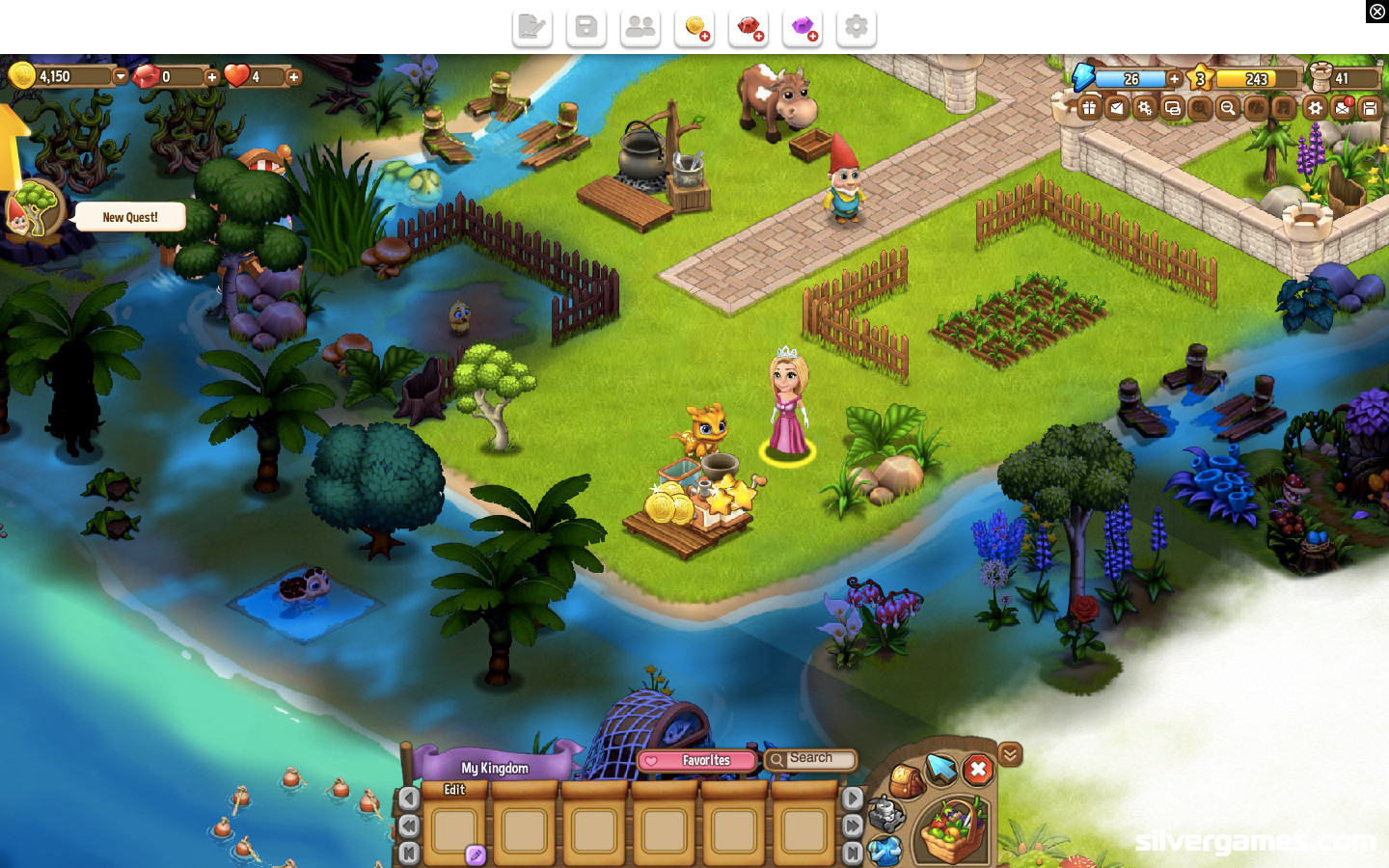Open the gift box menu
This screenshot has height=868, width=1389.
1089,108
